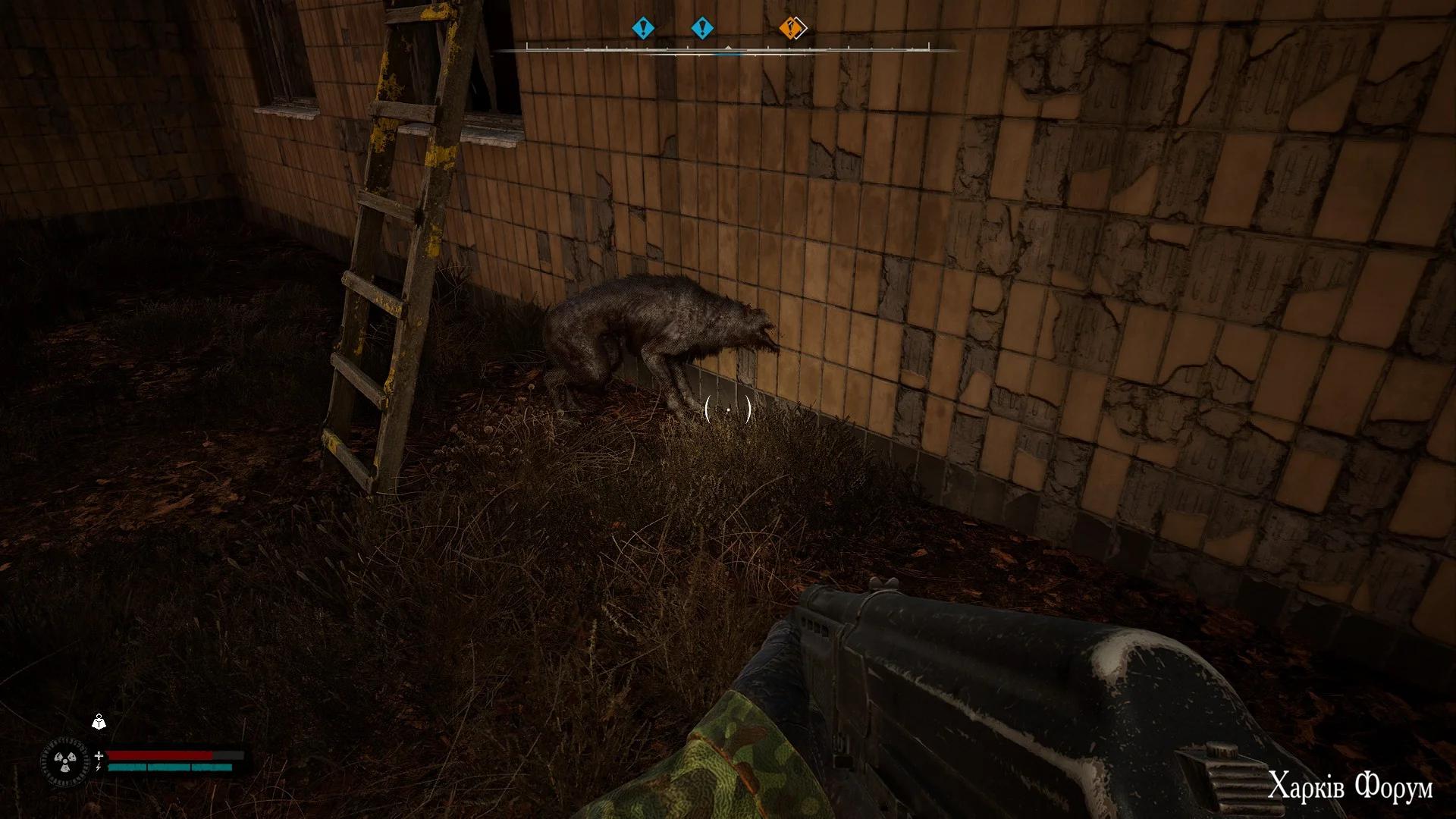Click the radiation trefoil gauge icon

pyautogui.click(x=64, y=761)
